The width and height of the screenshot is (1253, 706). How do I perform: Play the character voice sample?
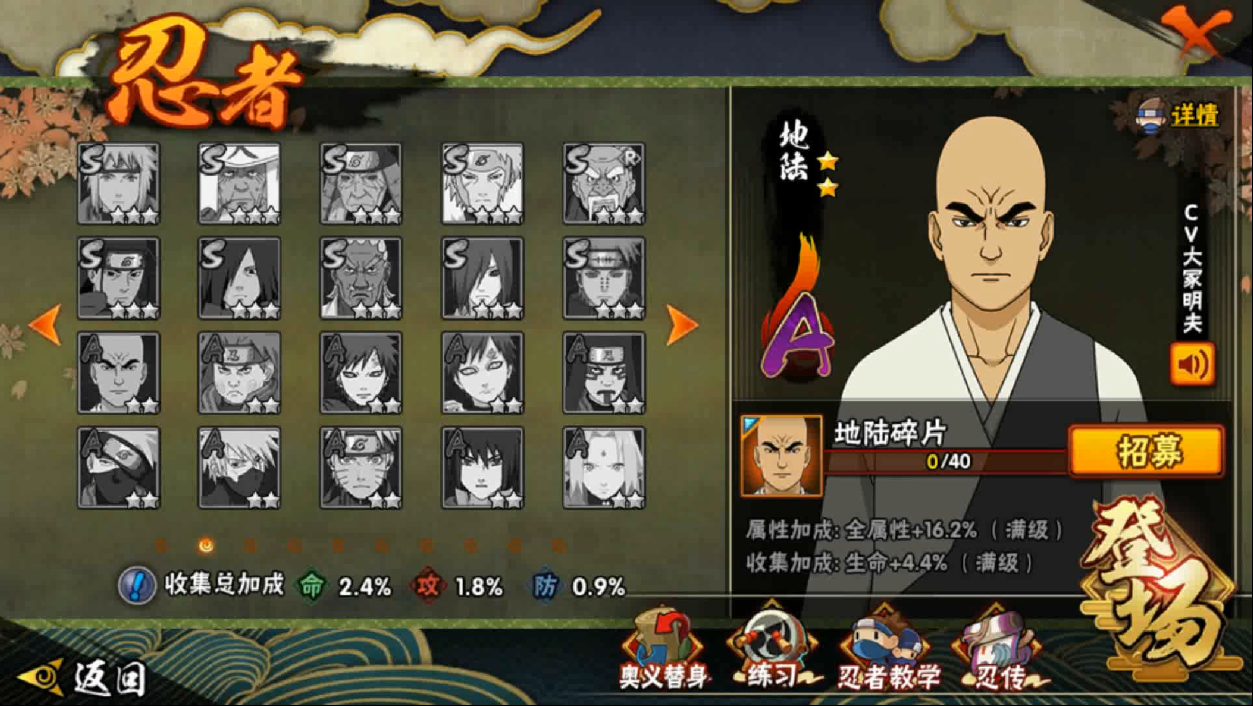point(1192,365)
